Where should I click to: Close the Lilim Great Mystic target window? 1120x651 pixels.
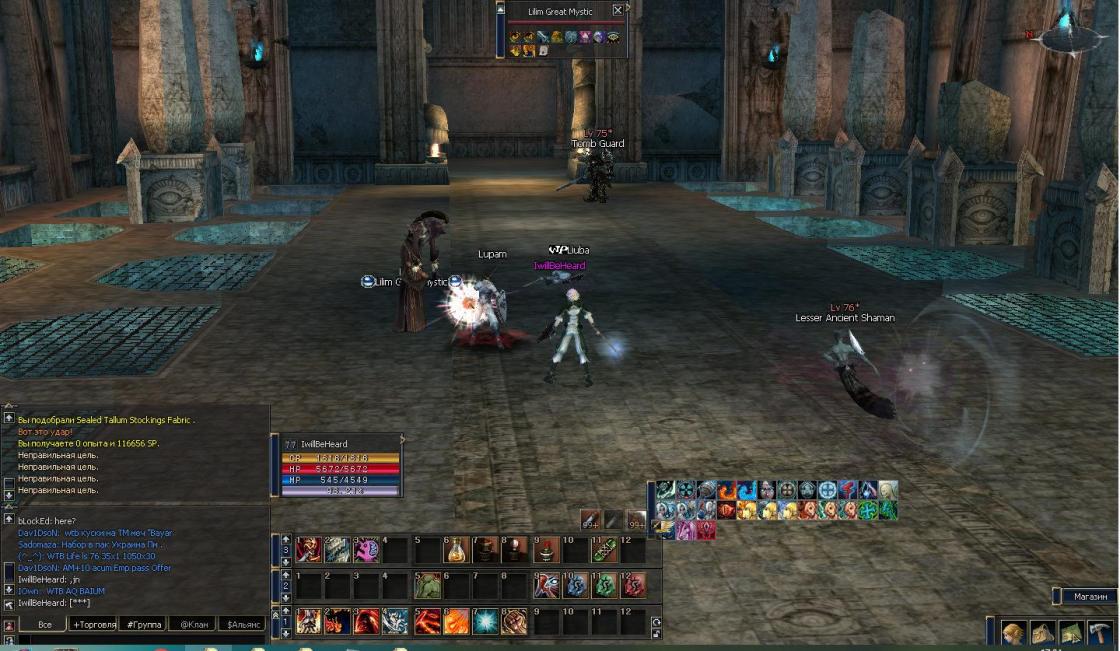tap(617, 11)
